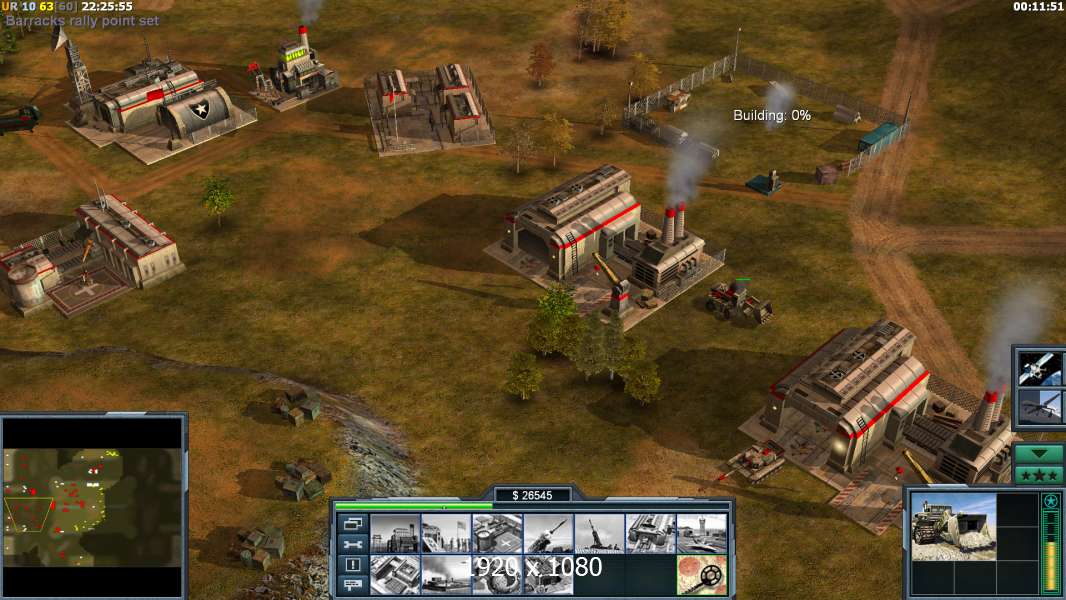
Task: Jump to a location on the minimap
Action: [93, 505]
